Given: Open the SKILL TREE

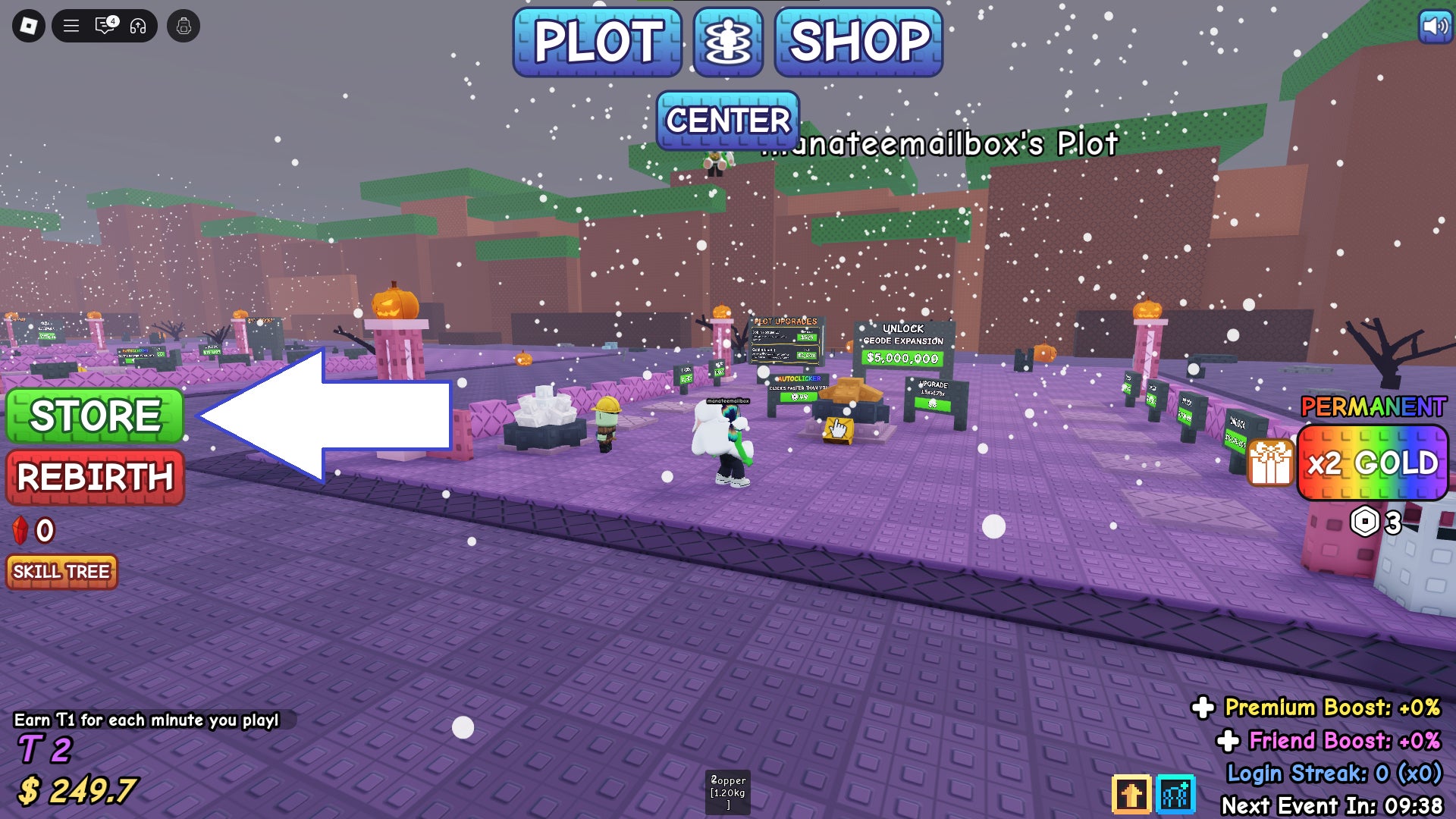Looking at the screenshot, I should pyautogui.click(x=61, y=573).
